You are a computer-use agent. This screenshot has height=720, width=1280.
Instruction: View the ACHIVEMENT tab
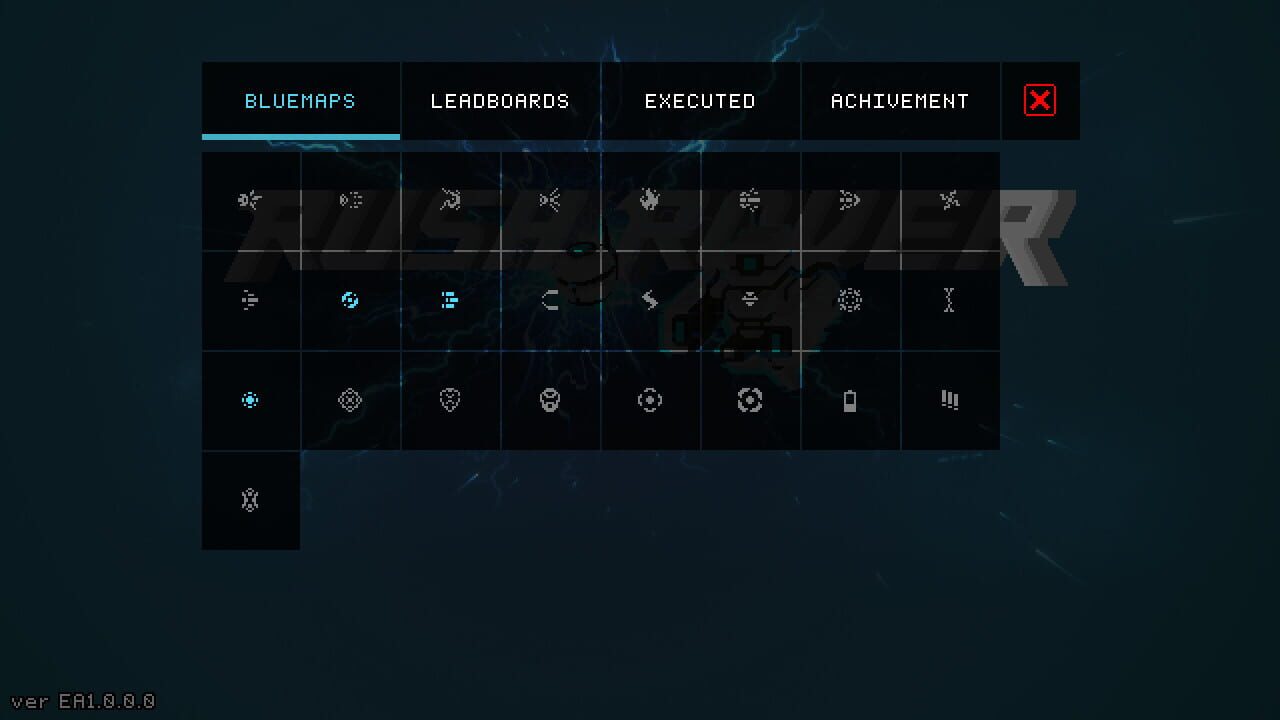(x=899, y=100)
